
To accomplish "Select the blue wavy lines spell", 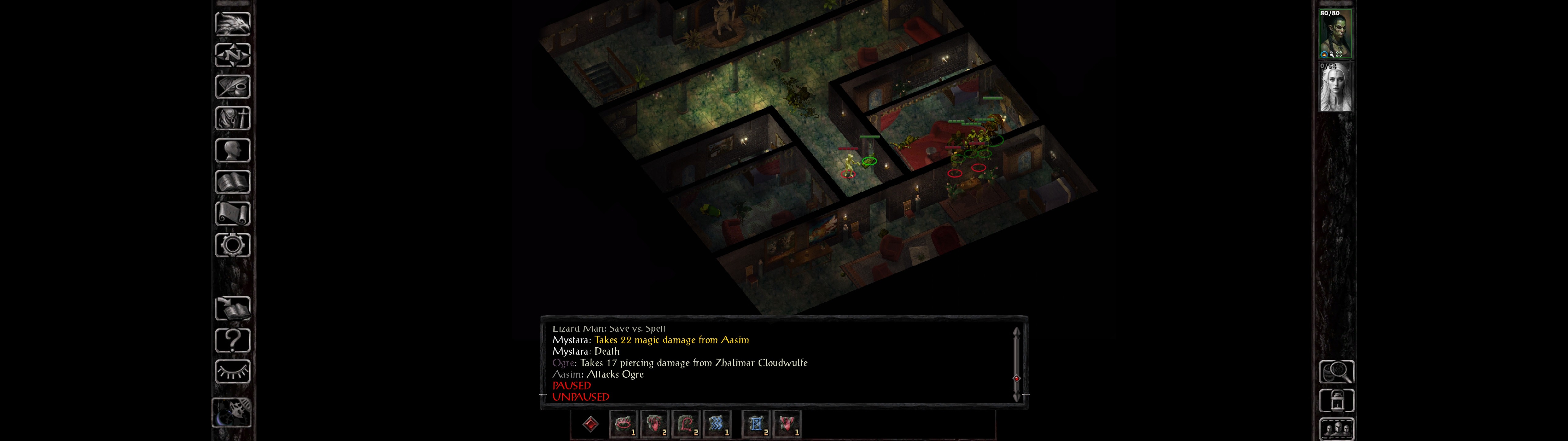I will coord(716,424).
